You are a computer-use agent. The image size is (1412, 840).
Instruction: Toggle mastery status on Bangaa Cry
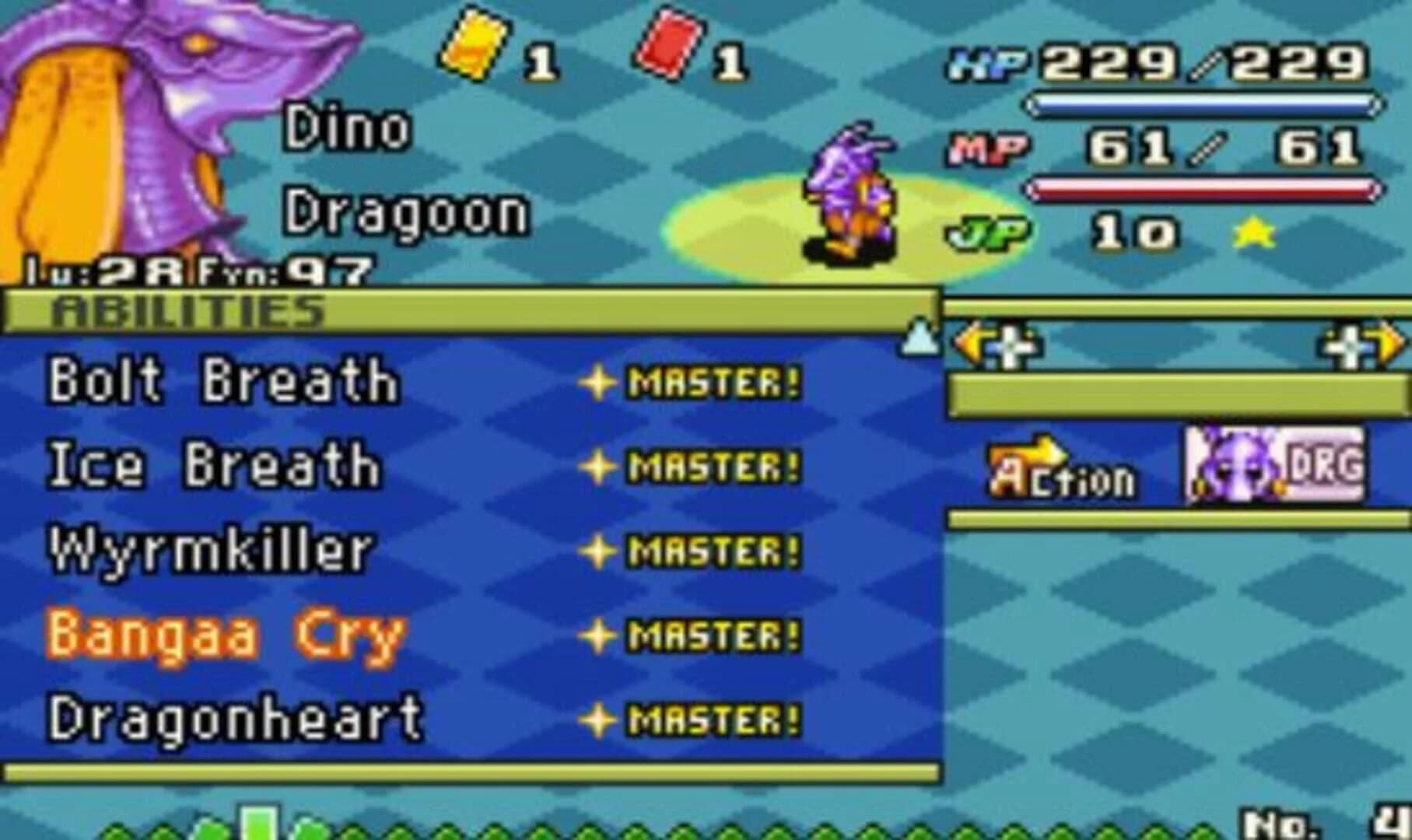(x=599, y=634)
